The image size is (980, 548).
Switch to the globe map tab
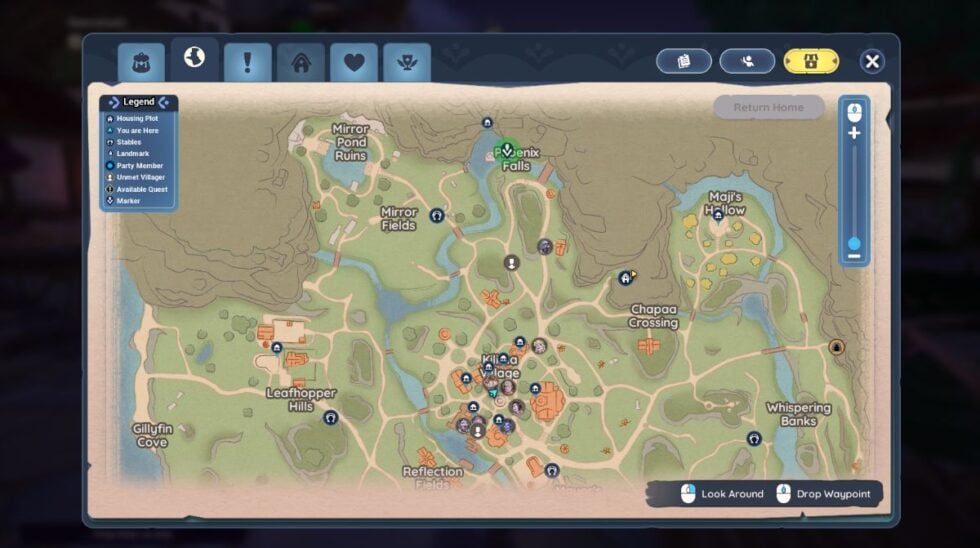pos(194,59)
